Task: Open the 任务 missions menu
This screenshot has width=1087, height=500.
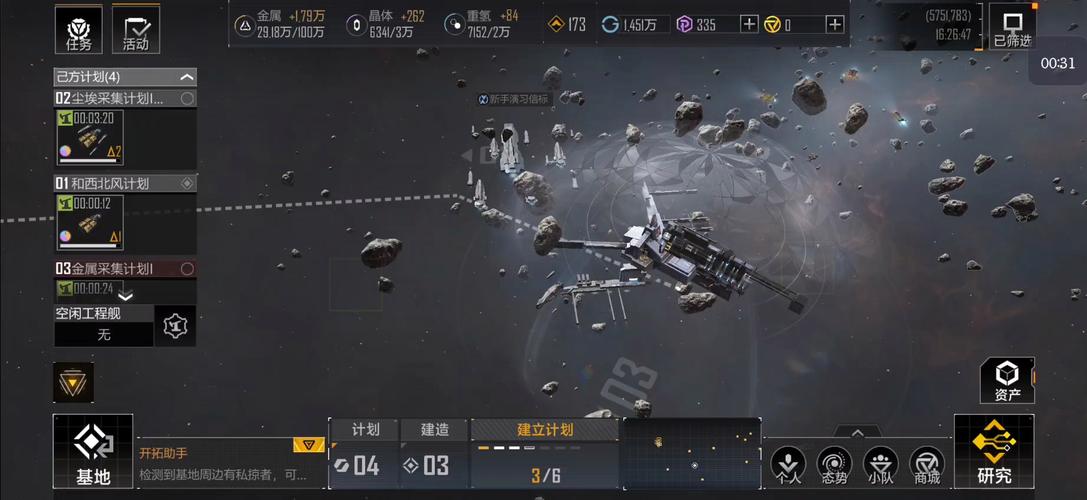Action: (77, 30)
